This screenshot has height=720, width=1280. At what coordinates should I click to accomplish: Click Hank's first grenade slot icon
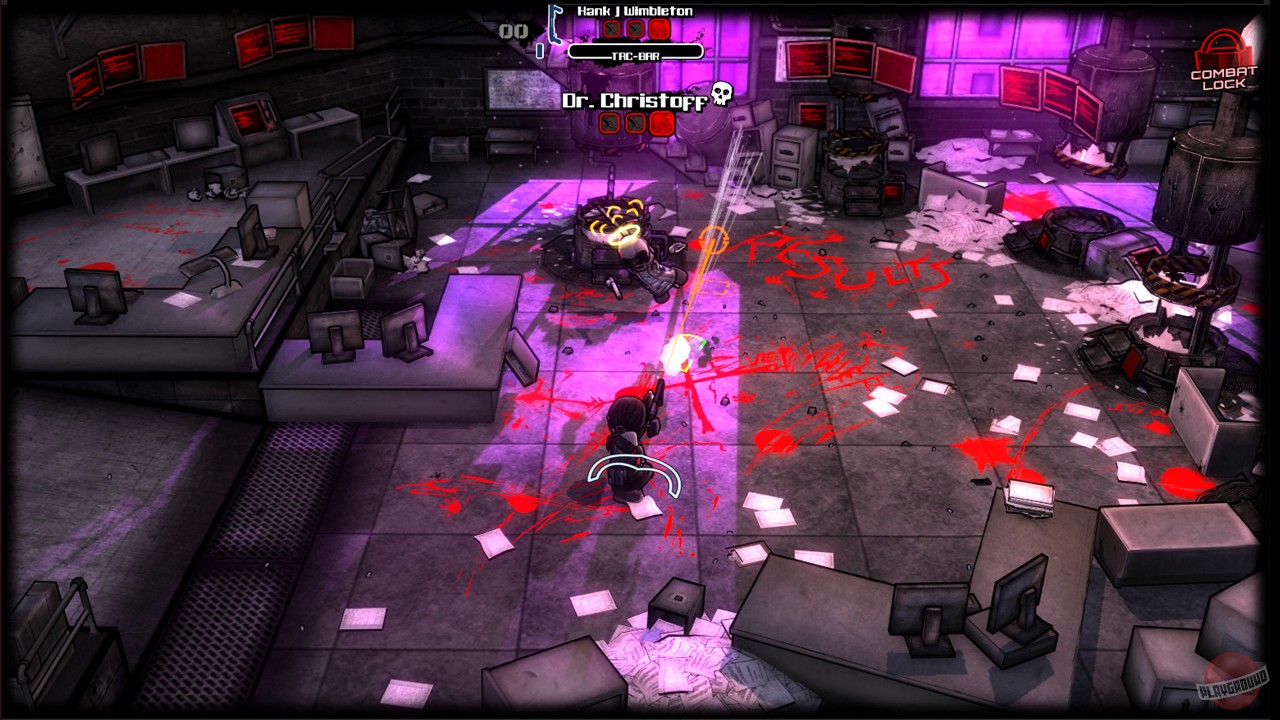tap(612, 29)
